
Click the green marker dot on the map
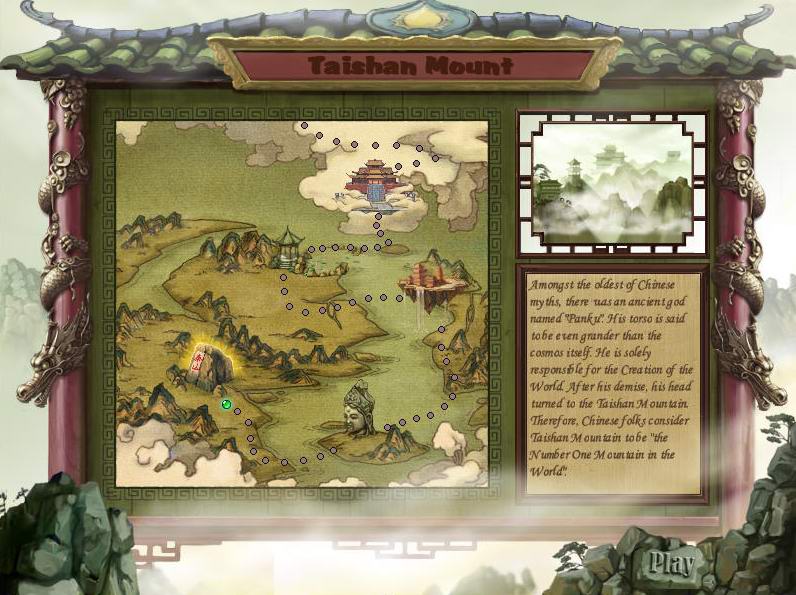227,405
